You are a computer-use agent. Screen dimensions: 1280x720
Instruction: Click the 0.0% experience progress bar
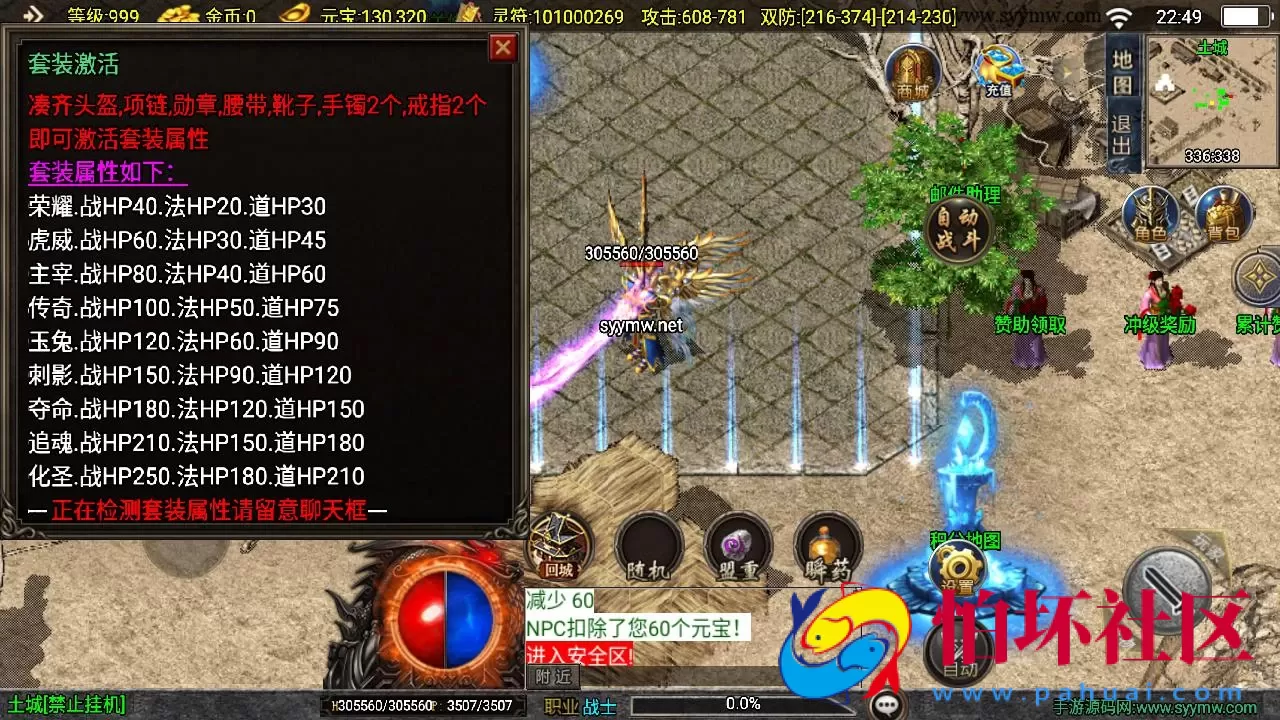point(740,703)
